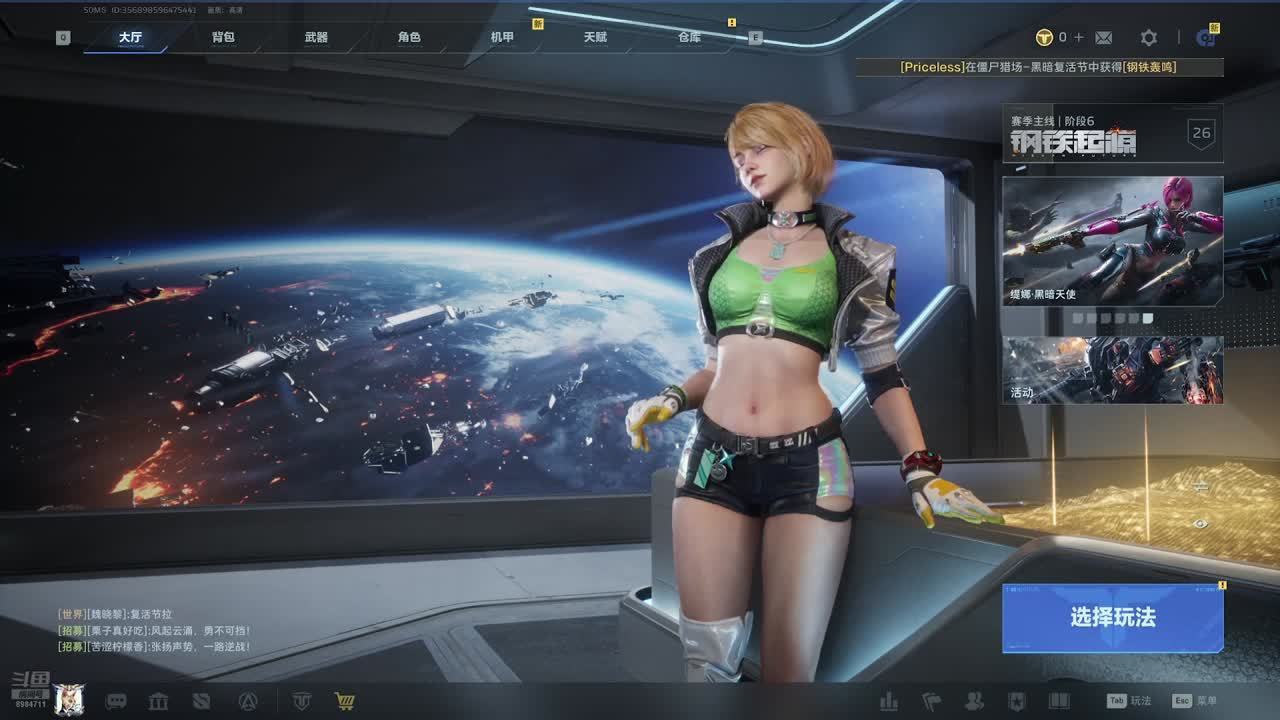Select the 角色 (Character) tab
Image resolution: width=1280 pixels, height=720 pixels.
[x=409, y=38]
